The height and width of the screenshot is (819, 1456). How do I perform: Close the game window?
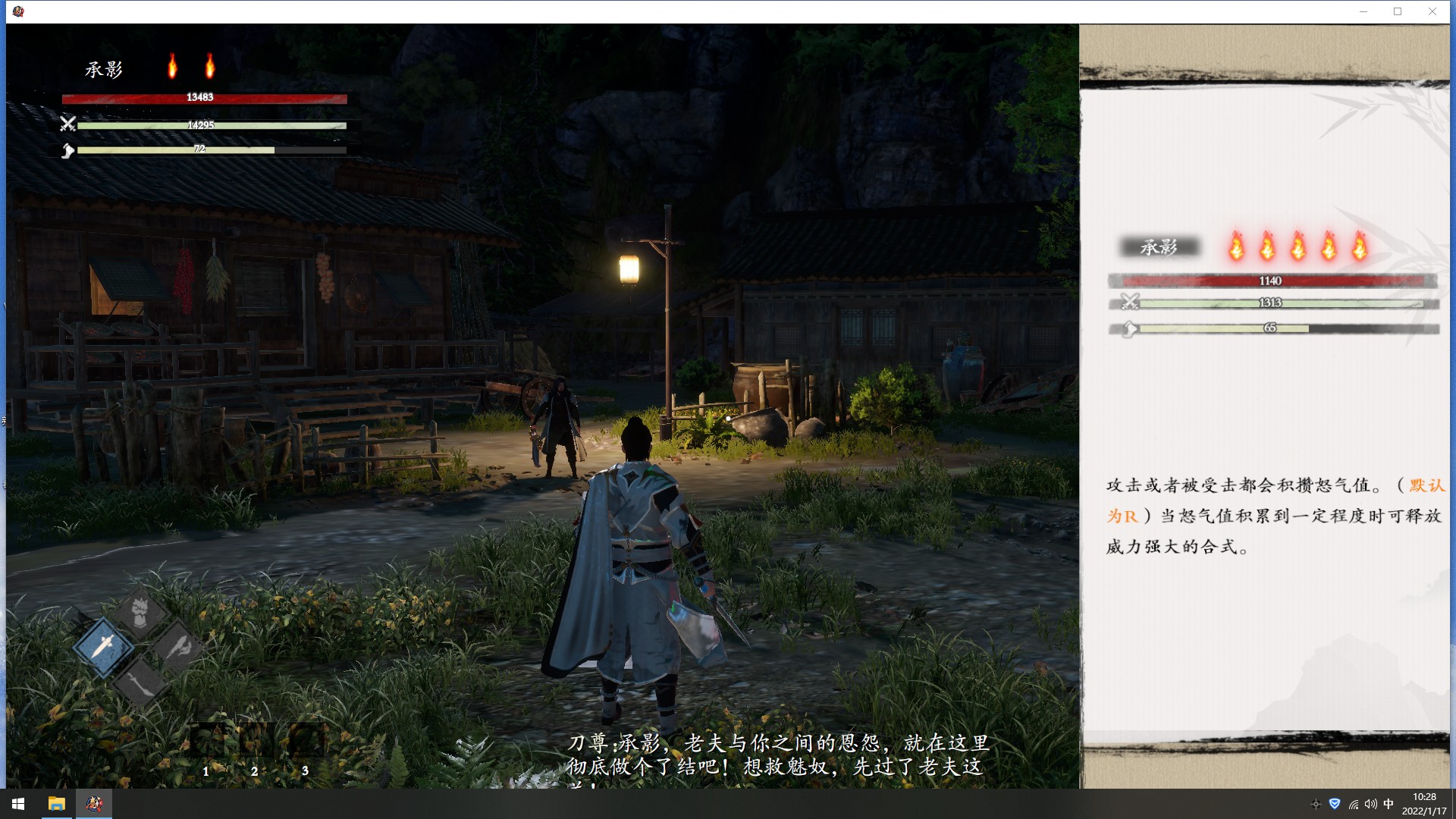point(1432,11)
